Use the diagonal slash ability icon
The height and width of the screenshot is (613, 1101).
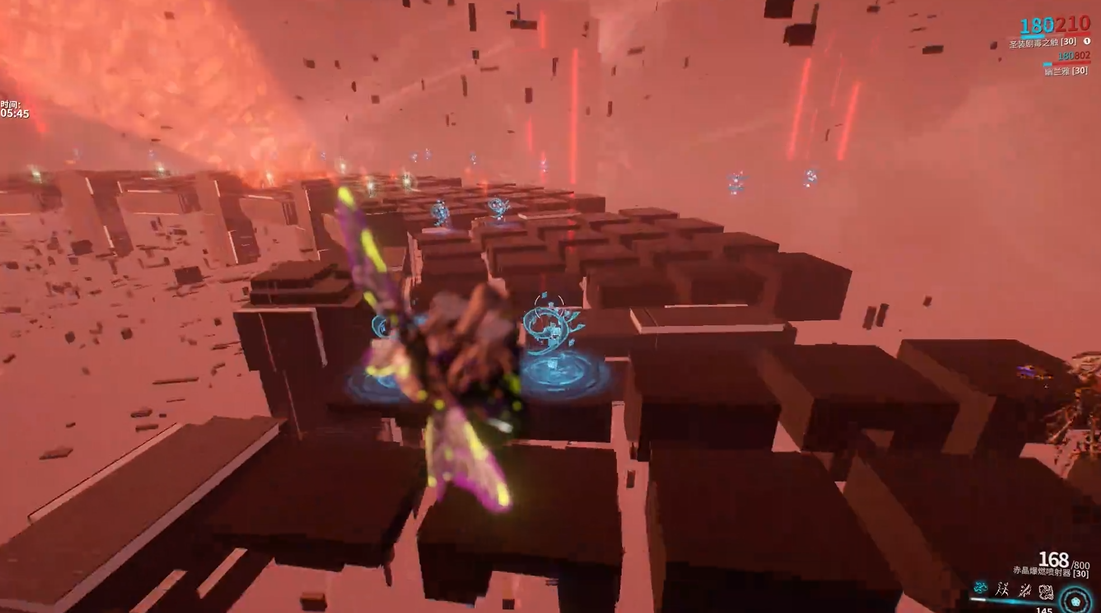tap(1024, 590)
